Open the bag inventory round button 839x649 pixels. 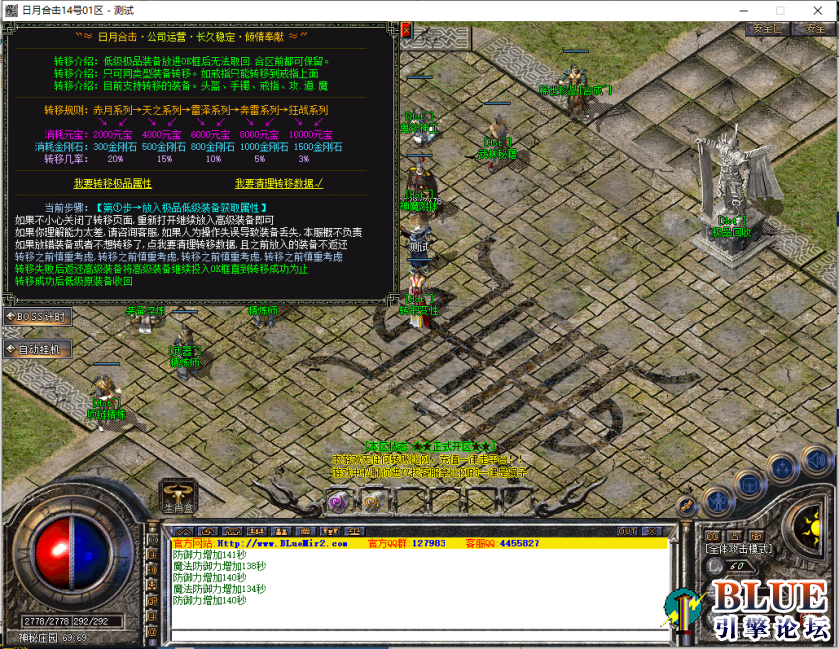coord(749,483)
